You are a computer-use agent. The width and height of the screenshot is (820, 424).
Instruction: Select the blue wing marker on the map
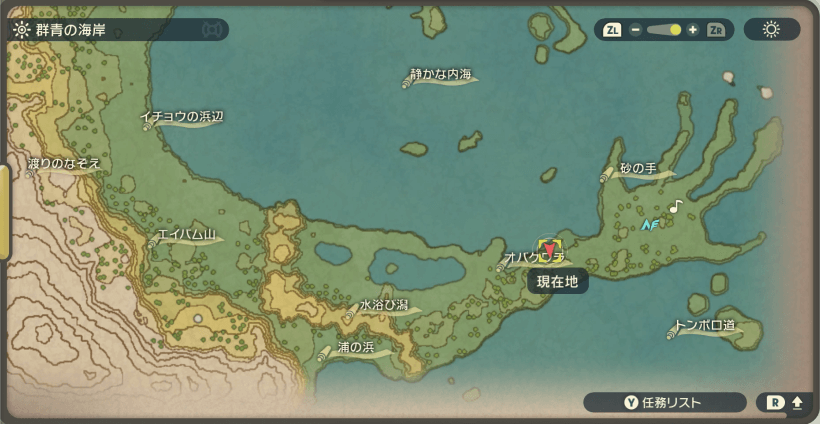(x=651, y=225)
